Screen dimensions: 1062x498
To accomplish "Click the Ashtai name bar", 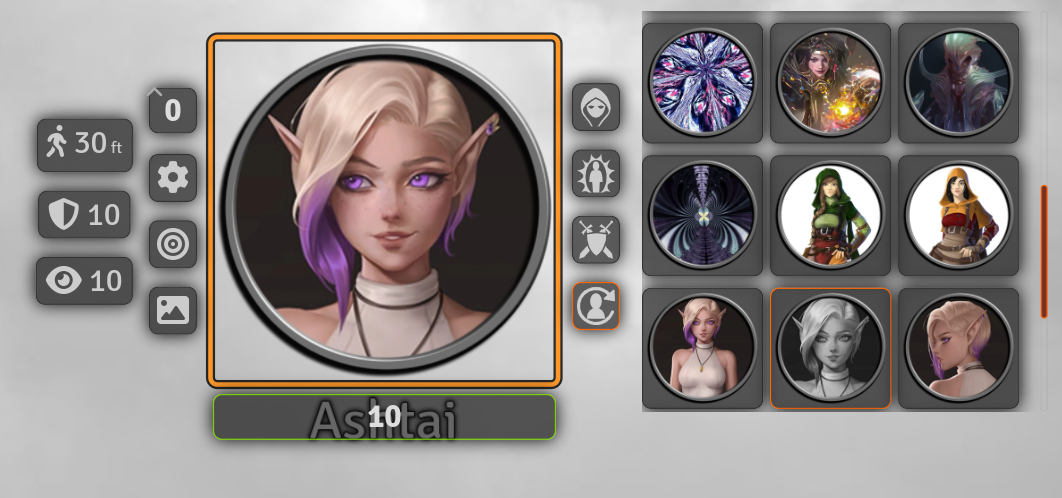I will click(x=384, y=417).
